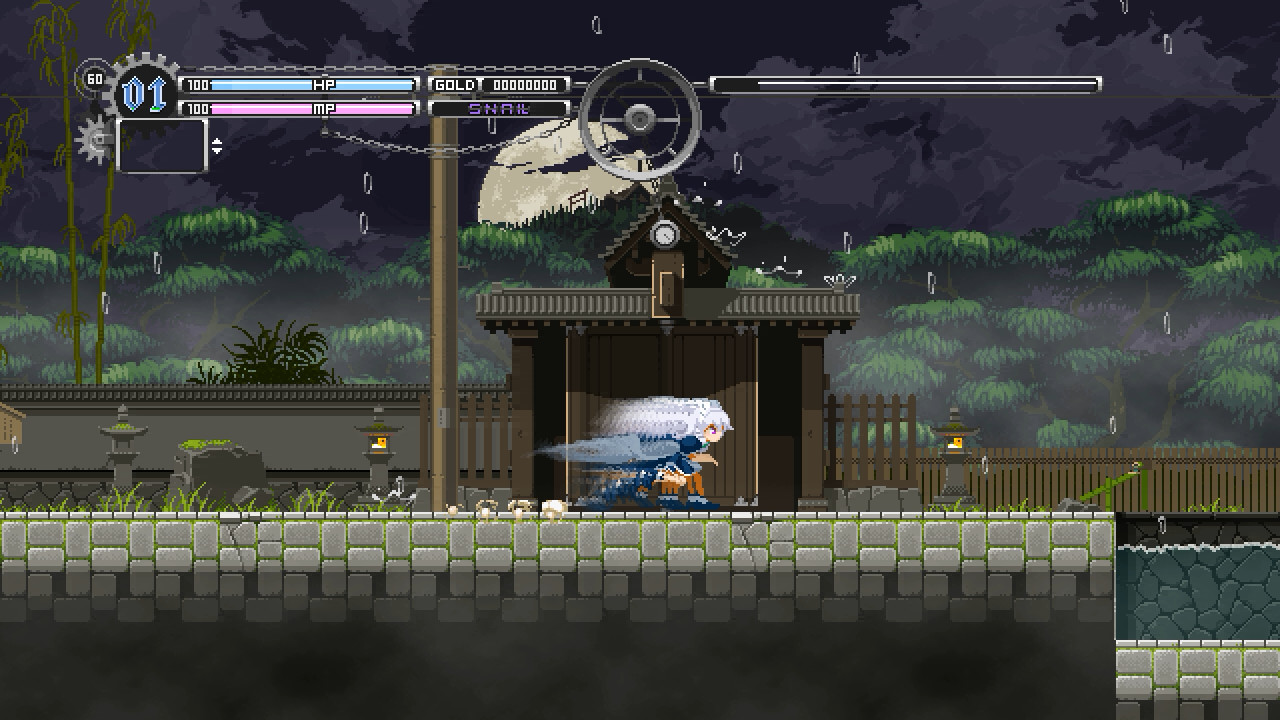This screenshot has height=720, width=1280.
Task: Toggle the upward arrow on the weapon selector
Action: (x=218, y=141)
